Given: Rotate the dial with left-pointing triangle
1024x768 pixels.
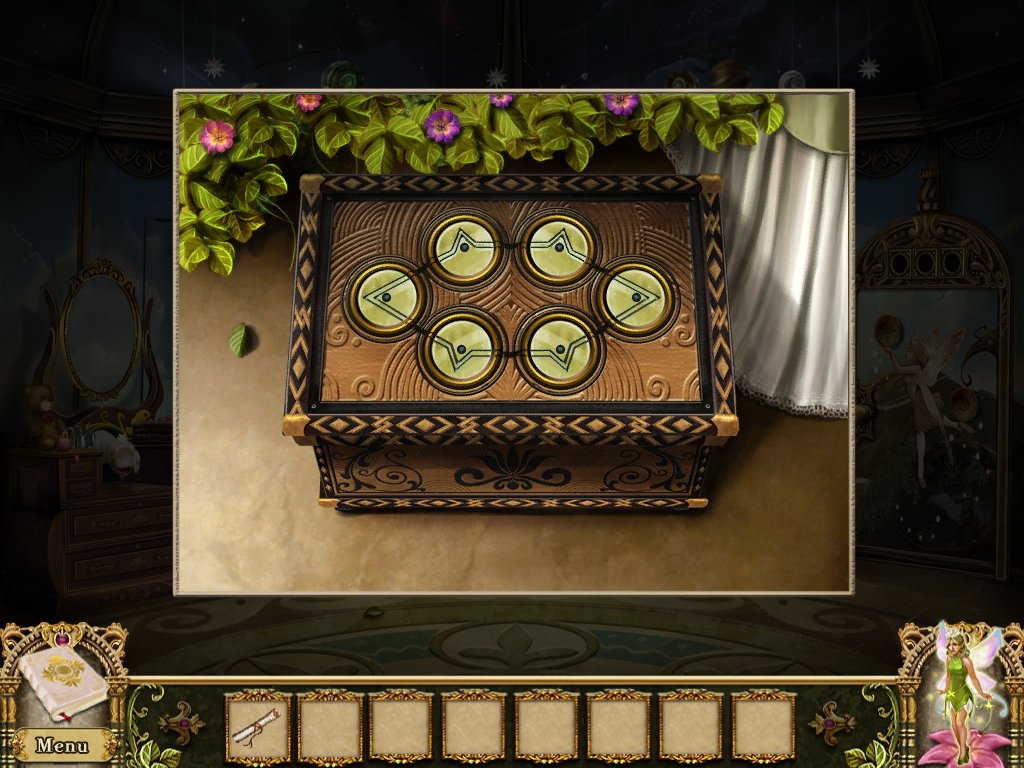Looking at the screenshot, I should pos(387,297).
